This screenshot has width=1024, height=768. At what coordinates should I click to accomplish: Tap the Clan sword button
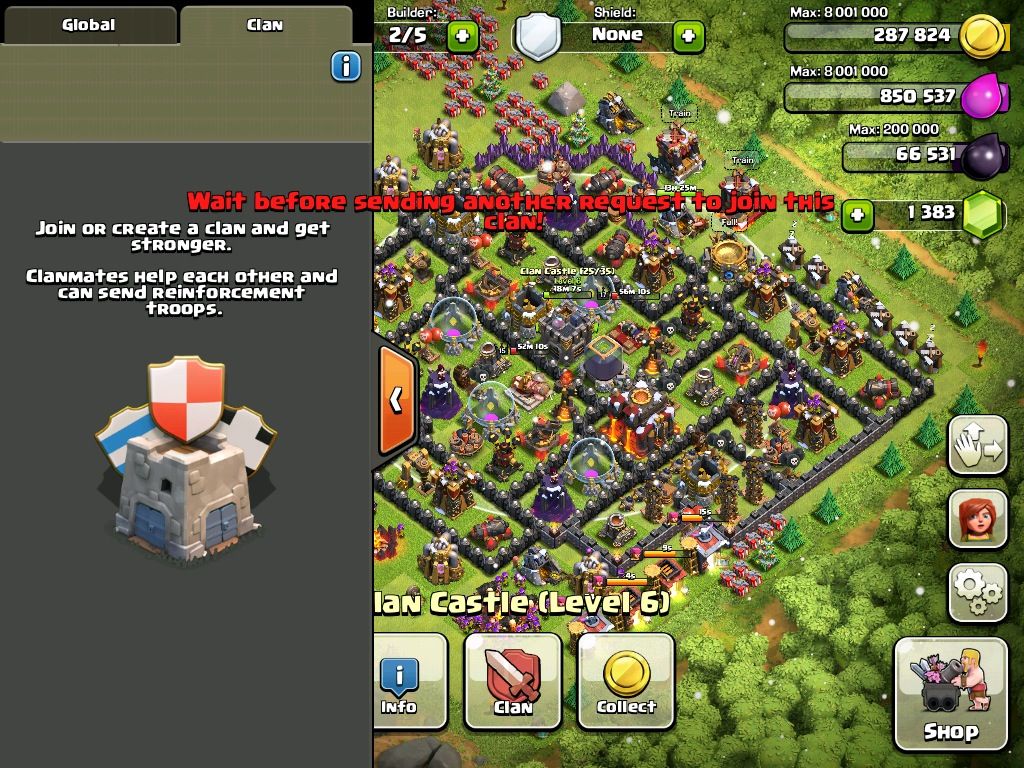tap(513, 681)
